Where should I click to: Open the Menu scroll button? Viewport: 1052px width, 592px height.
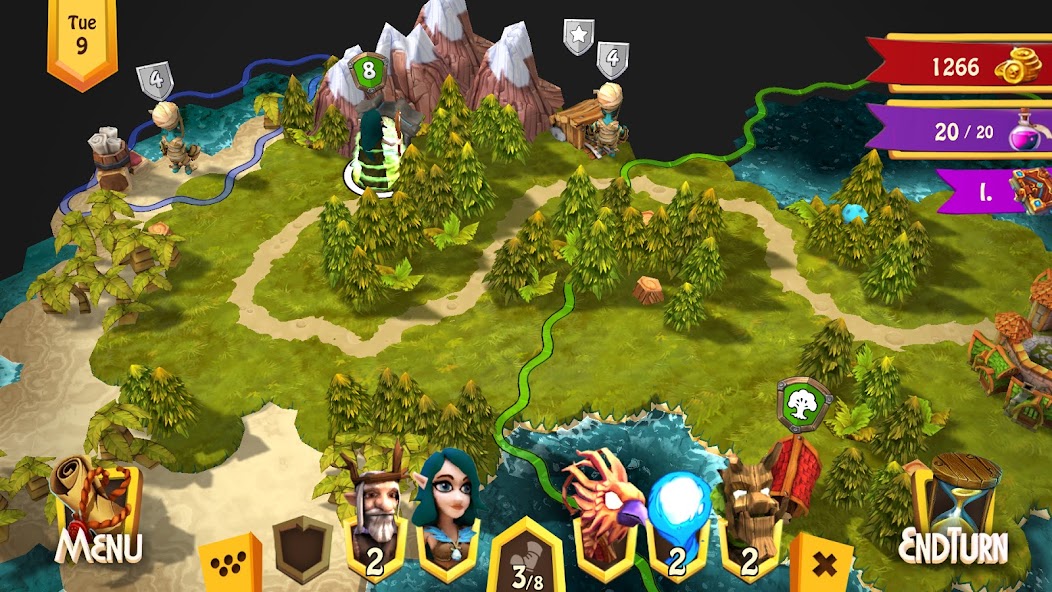click(x=98, y=512)
